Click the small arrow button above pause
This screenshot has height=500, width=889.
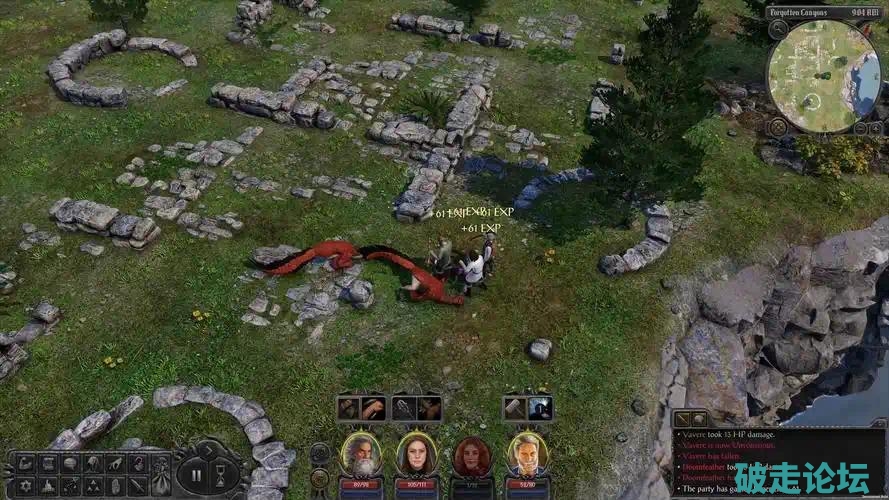(206, 448)
